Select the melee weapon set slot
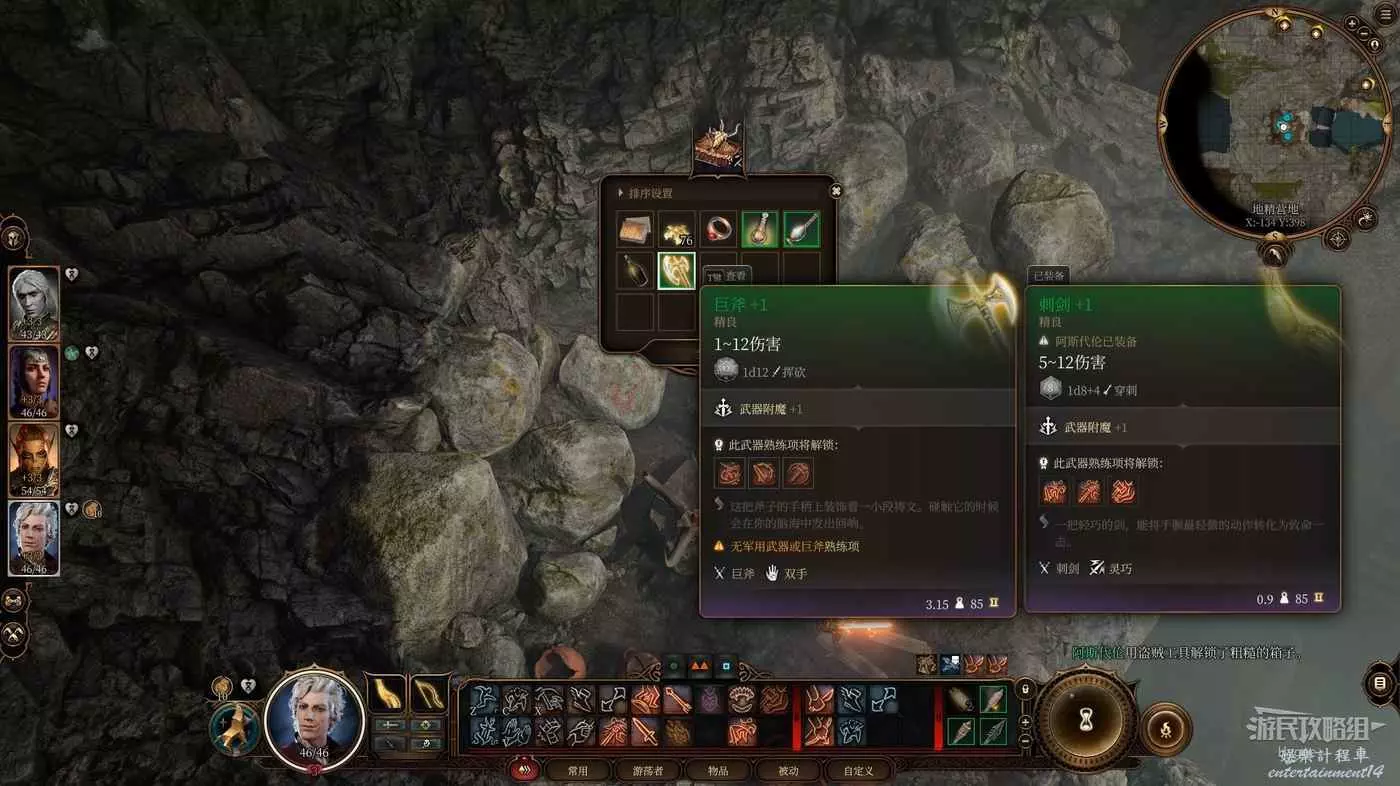This screenshot has height=786, width=1400. (386, 694)
